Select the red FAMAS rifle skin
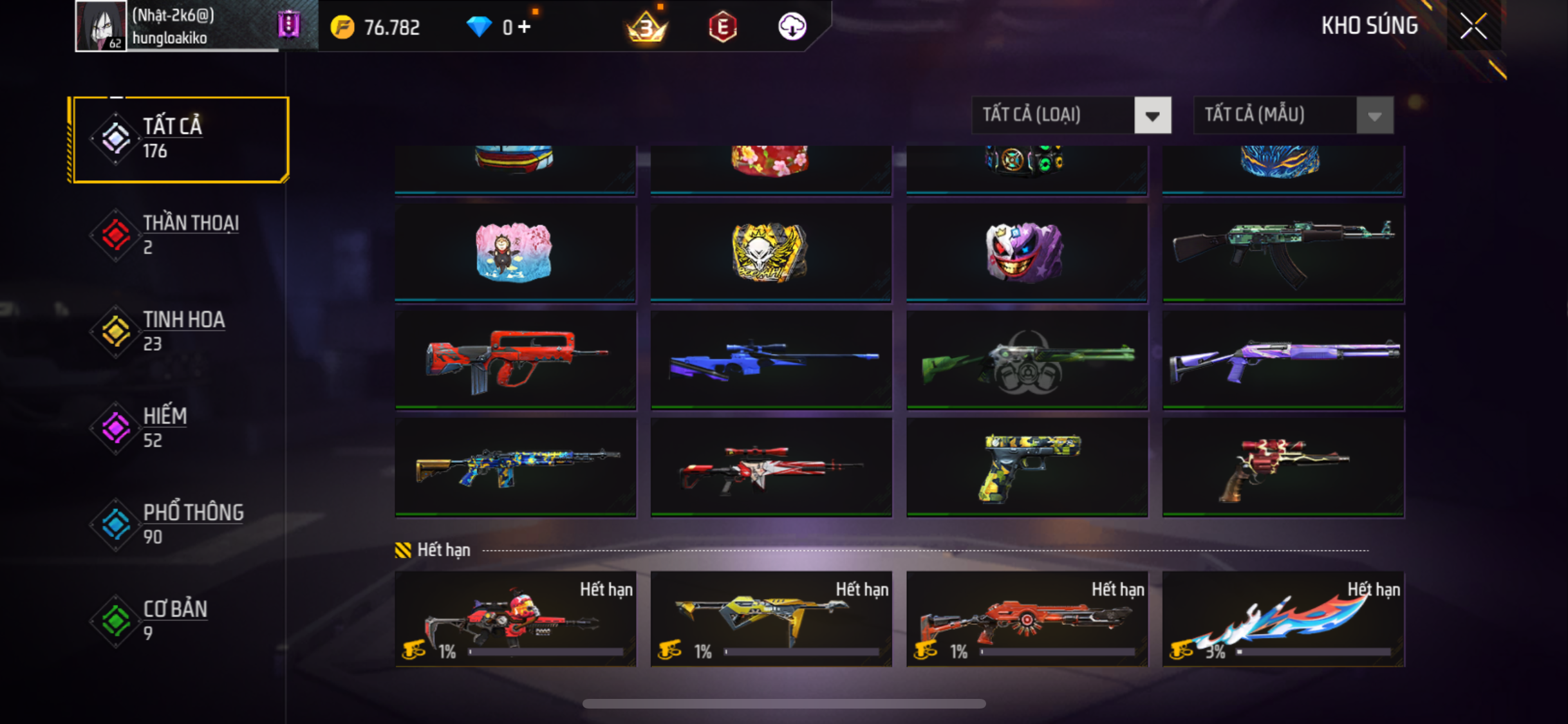 515,359
